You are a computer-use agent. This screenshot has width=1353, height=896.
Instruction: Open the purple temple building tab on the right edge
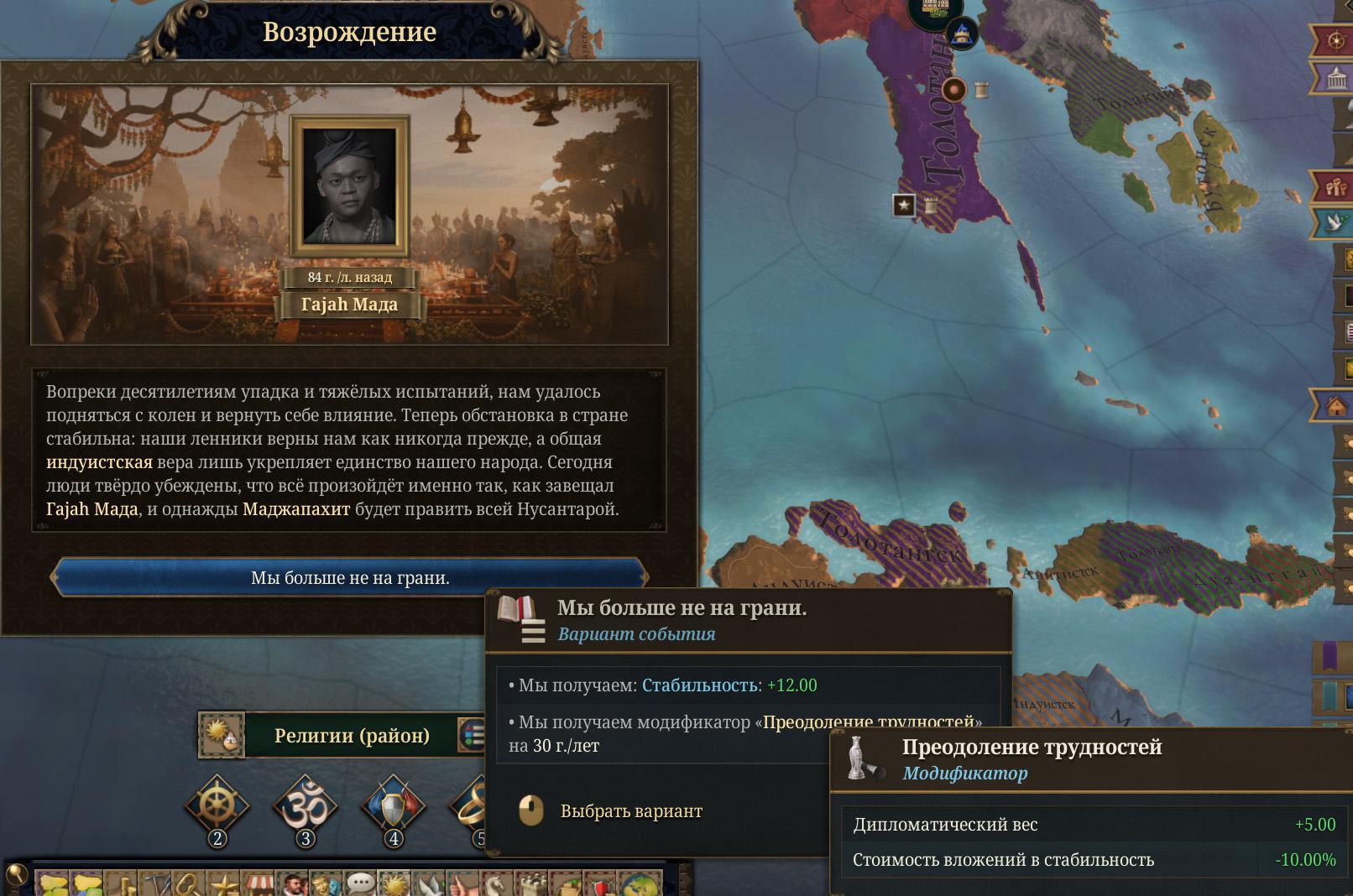point(1336,80)
